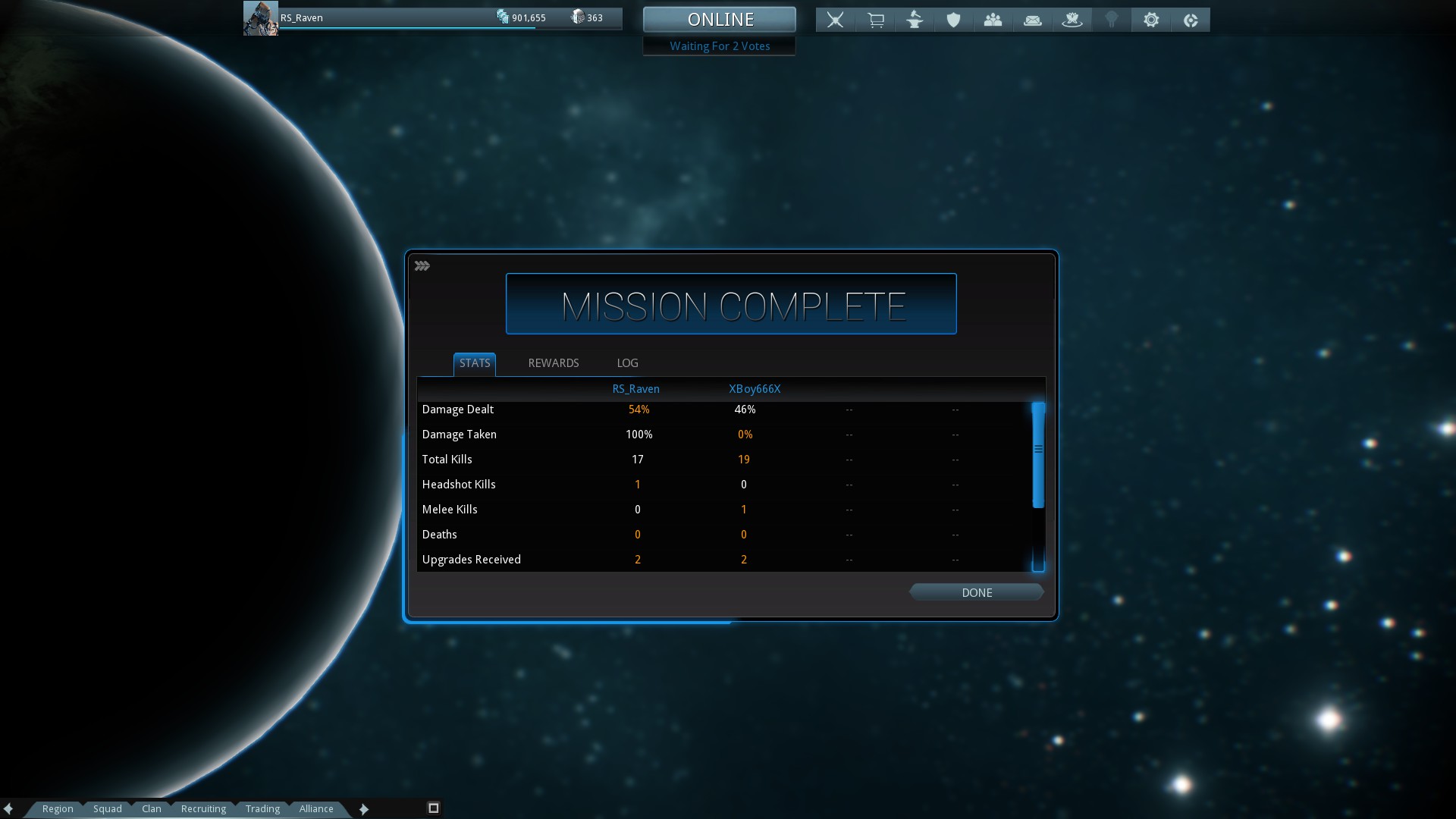The image size is (1456, 819).
Task: Open the gear settings icon
Action: pos(1151,20)
